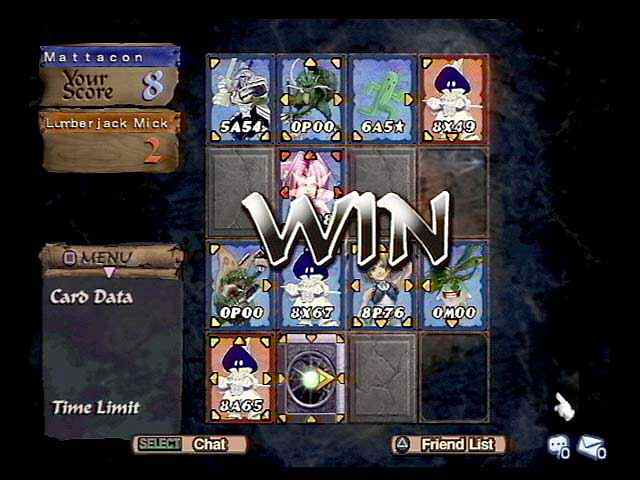The width and height of the screenshot is (640, 480).
Task: Select the orange 8A65 black mage card
Action: [240, 377]
